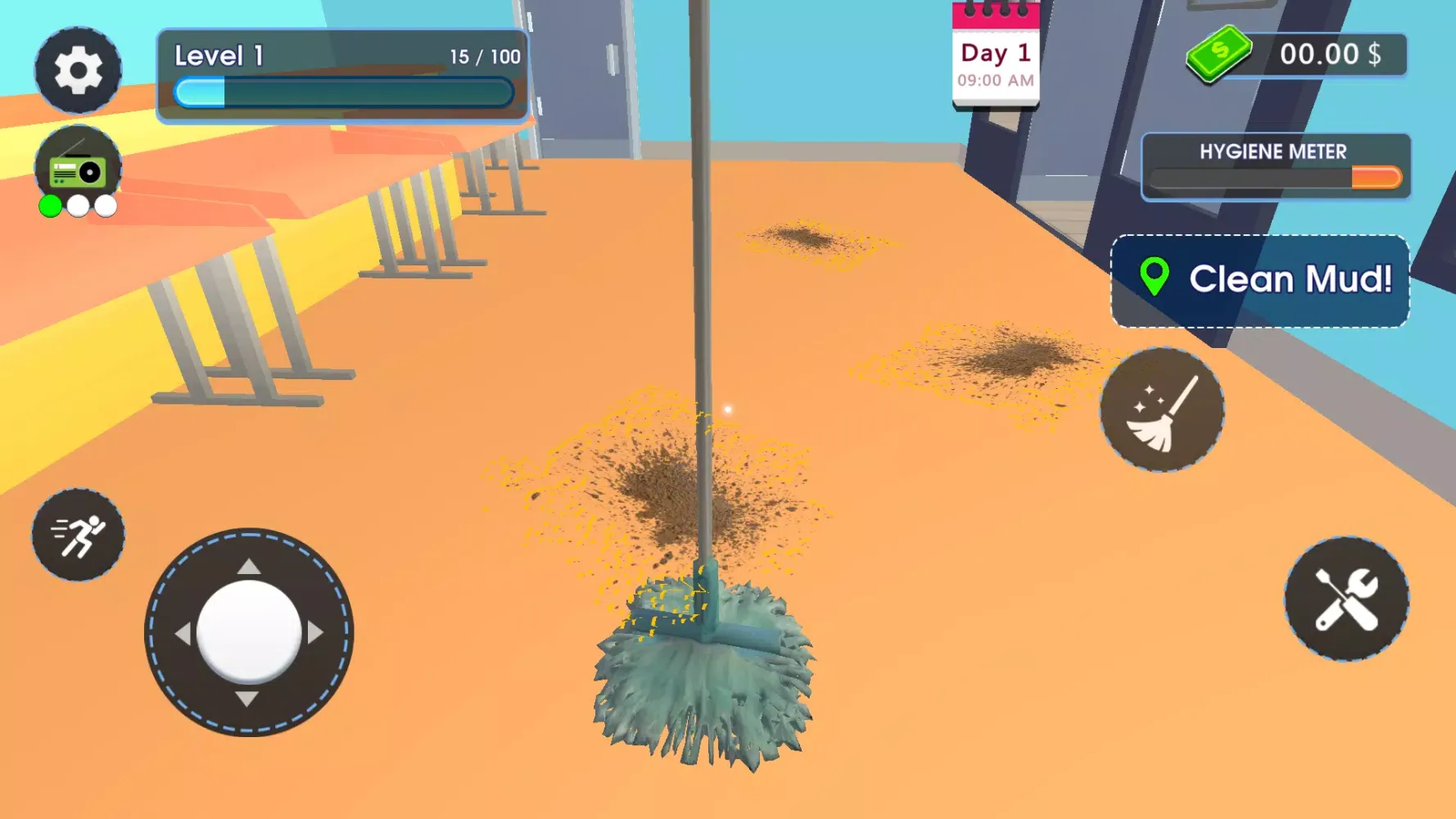The image size is (1456, 819).
Task: Tap the Day 1 calendar icon
Action: tap(996, 53)
